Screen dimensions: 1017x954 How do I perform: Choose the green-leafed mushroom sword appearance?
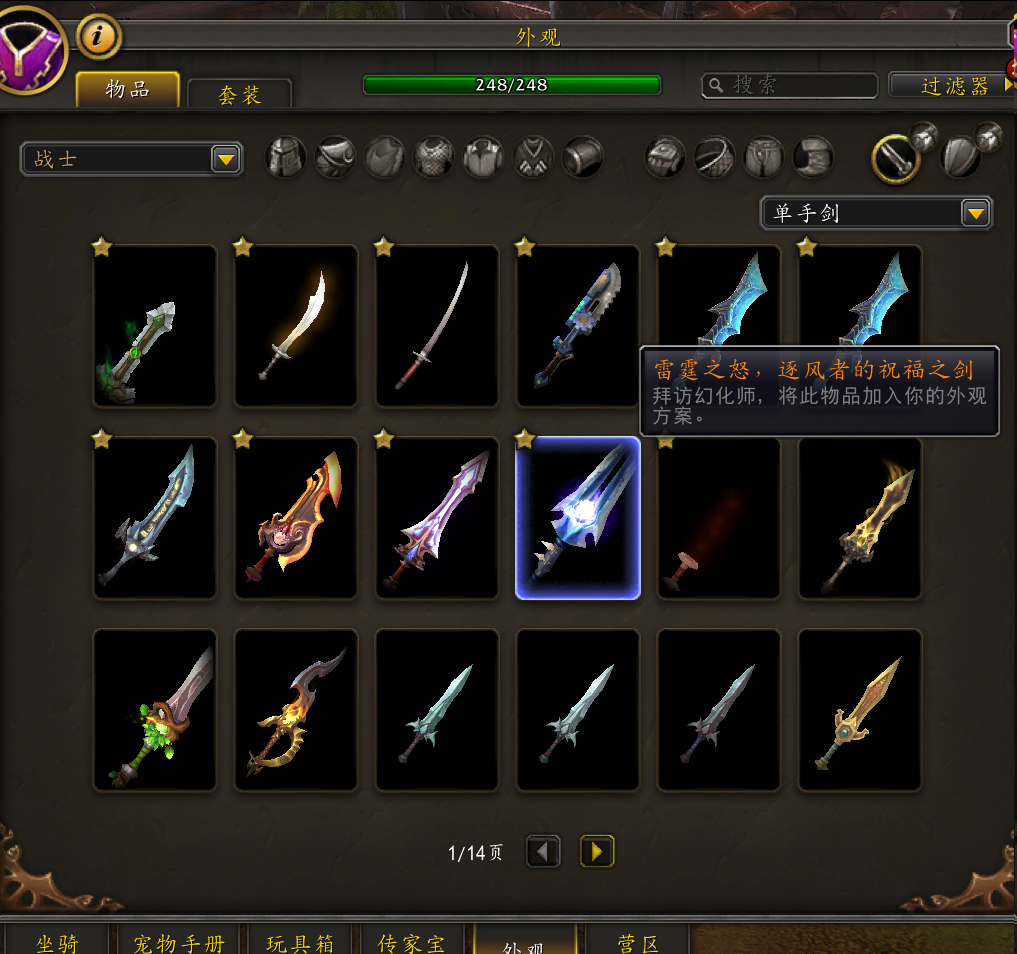(155, 710)
